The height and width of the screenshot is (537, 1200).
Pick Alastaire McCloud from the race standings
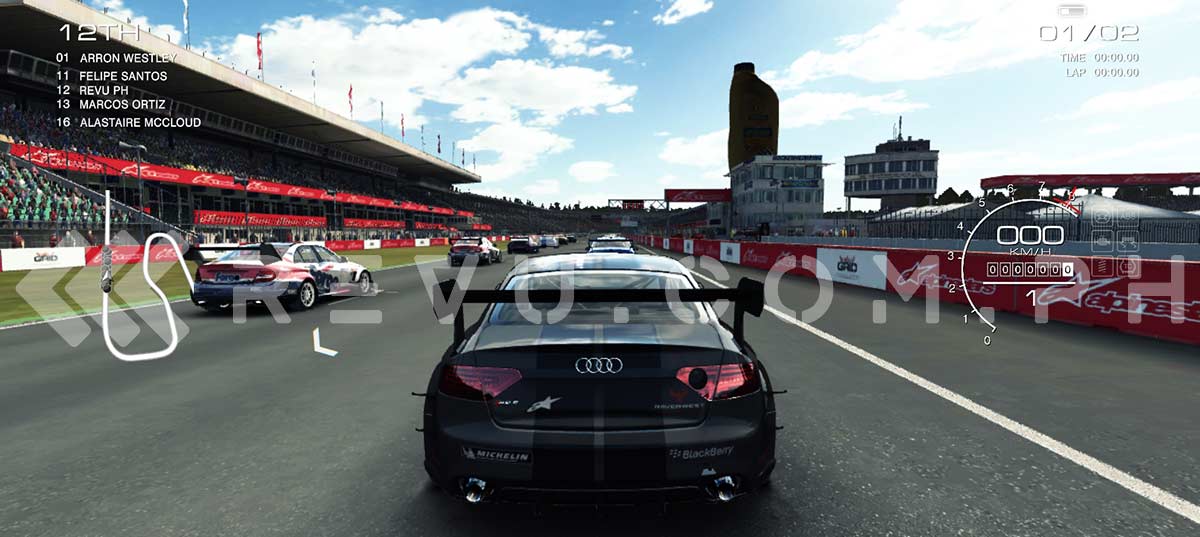[139, 122]
